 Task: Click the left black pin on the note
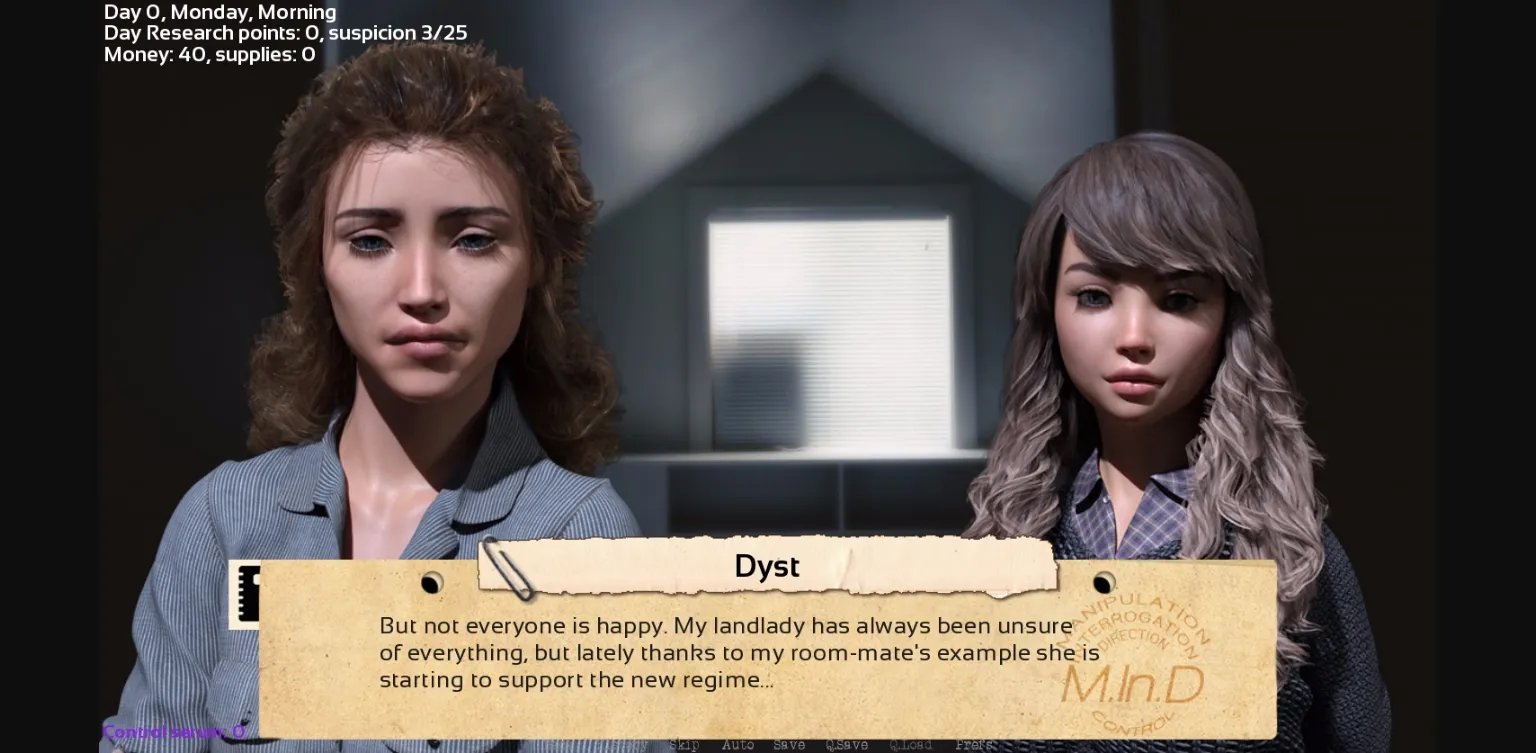point(432,583)
